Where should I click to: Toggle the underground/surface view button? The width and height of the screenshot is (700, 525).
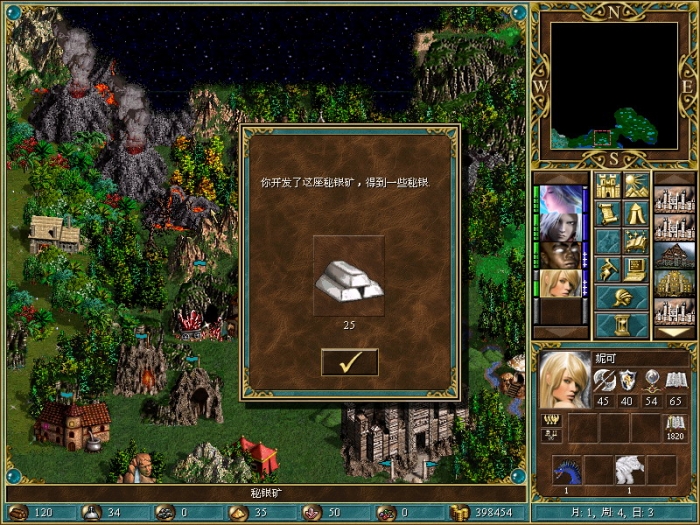point(636,186)
